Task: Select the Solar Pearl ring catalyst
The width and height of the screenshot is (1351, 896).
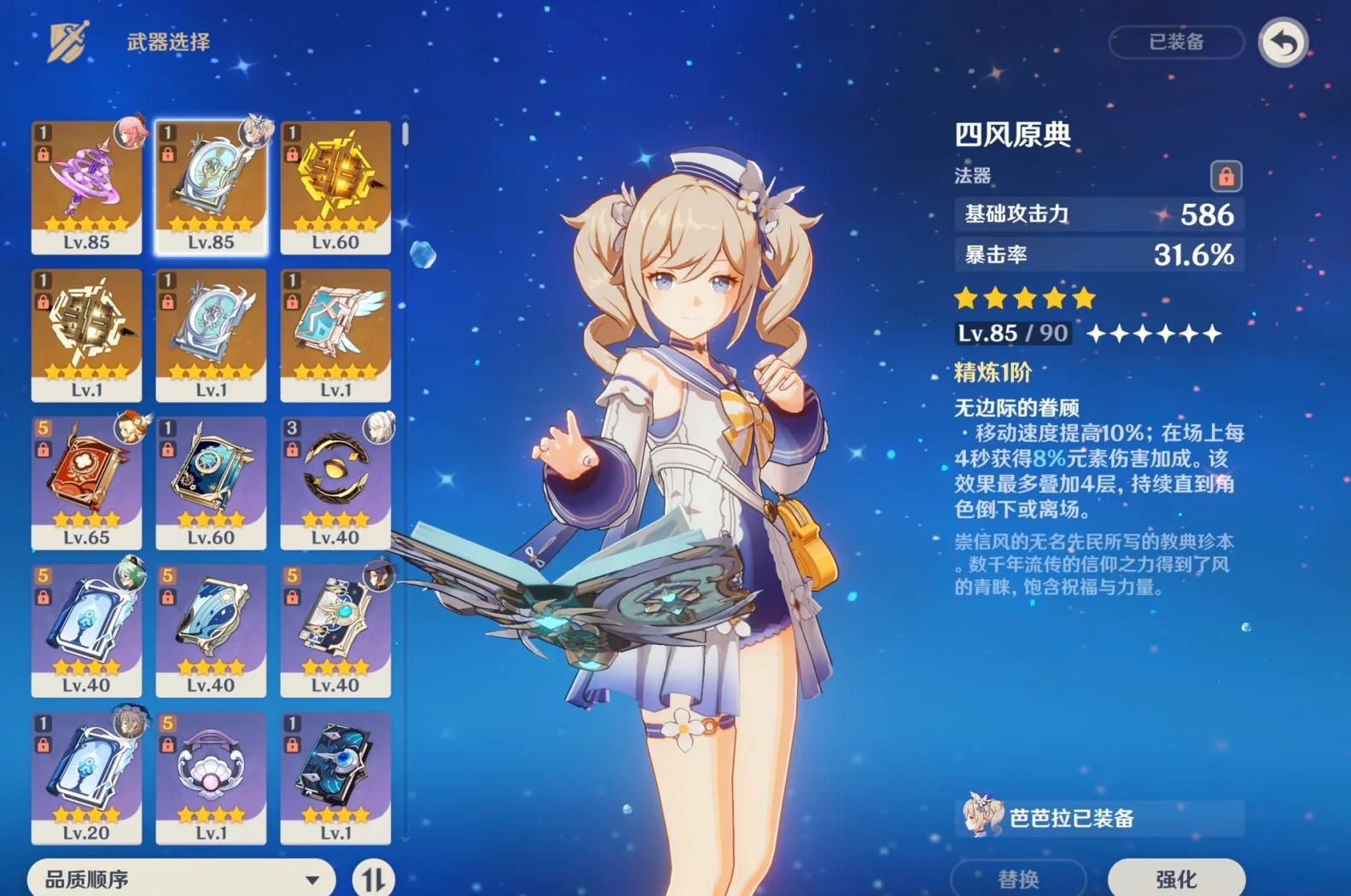Action: click(x=335, y=482)
